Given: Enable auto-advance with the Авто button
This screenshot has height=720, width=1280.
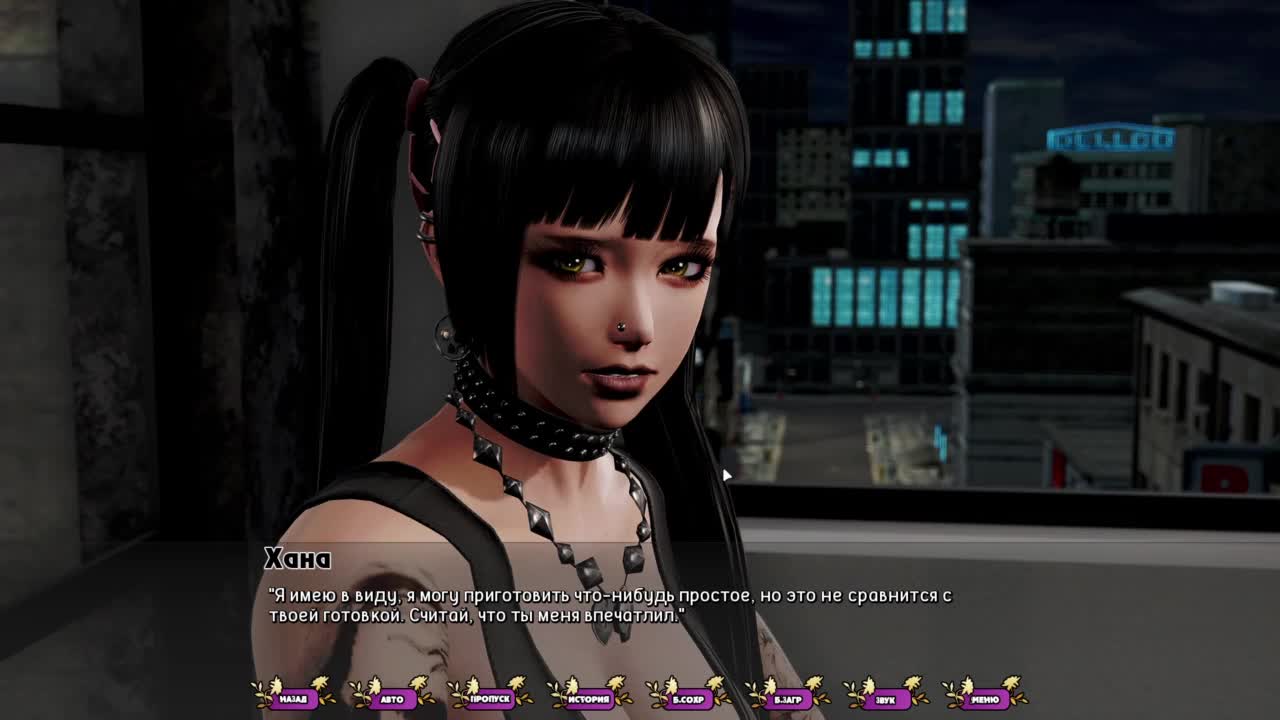Looking at the screenshot, I should point(392,699).
